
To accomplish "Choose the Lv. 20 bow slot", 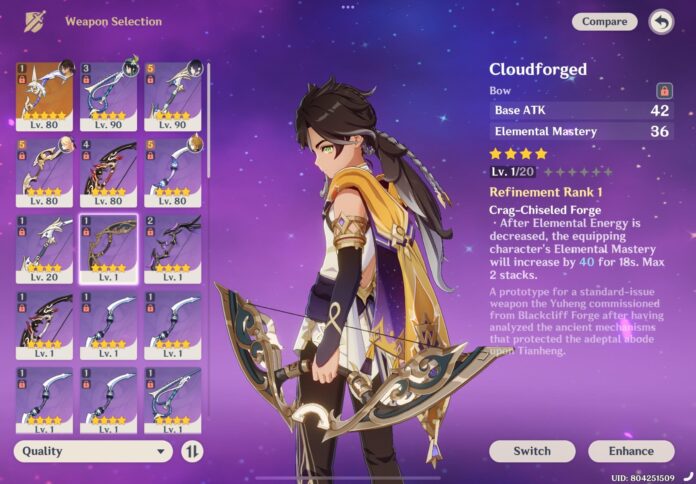I will (x=44, y=248).
